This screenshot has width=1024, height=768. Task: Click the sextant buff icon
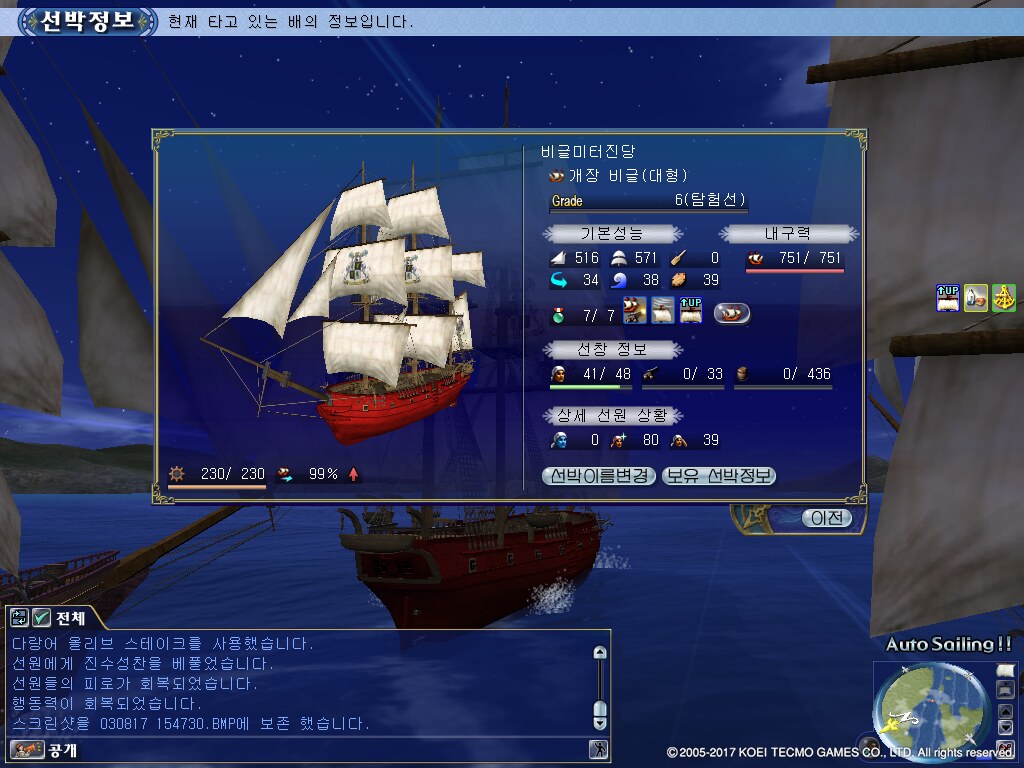coord(1004,297)
